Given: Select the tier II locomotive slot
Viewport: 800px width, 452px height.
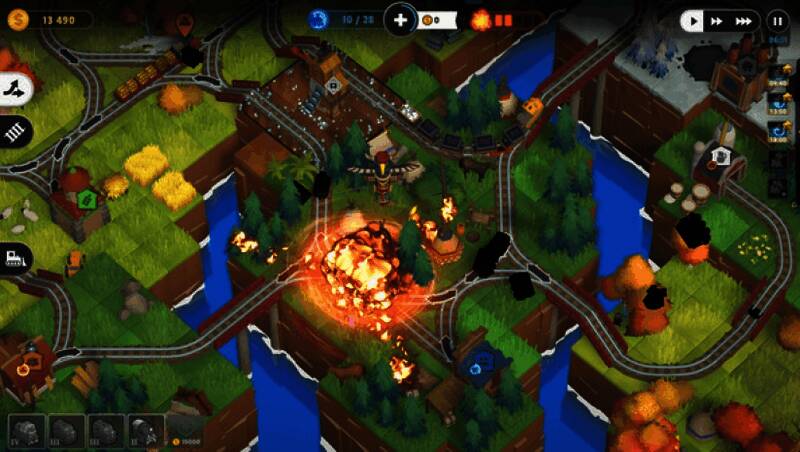Looking at the screenshot, I should point(144,431).
